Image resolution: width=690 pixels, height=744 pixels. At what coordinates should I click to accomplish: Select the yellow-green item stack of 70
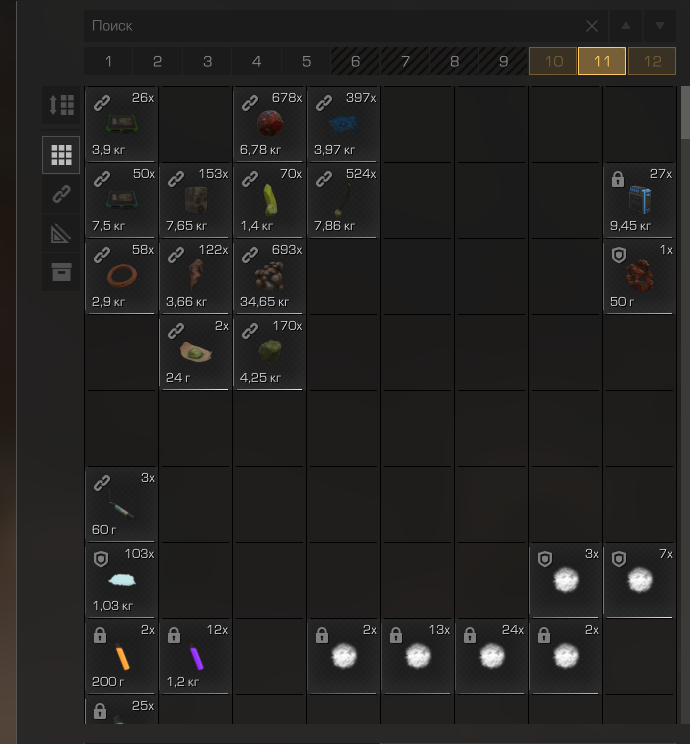(270, 200)
